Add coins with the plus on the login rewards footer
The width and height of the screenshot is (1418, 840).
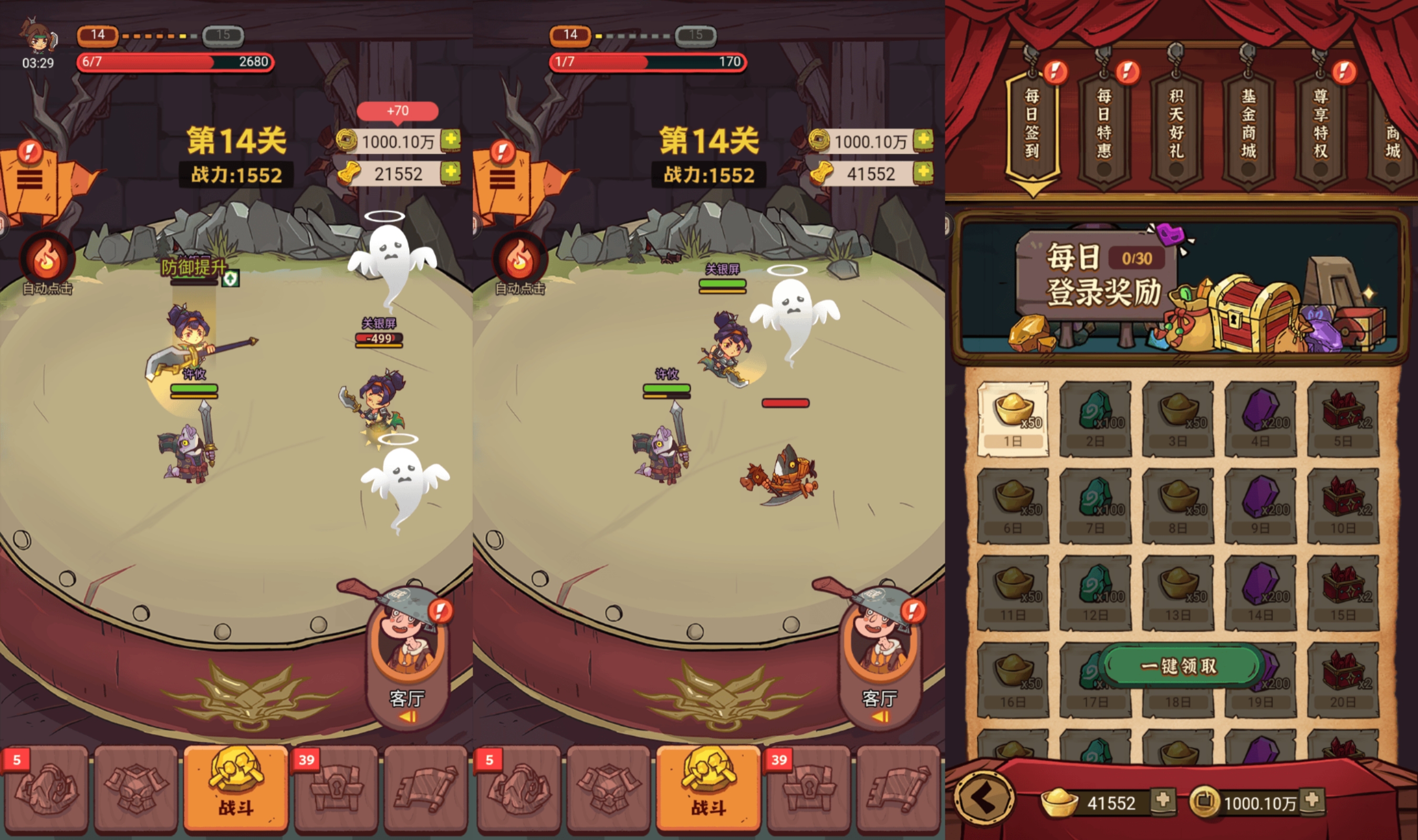pos(1311,801)
